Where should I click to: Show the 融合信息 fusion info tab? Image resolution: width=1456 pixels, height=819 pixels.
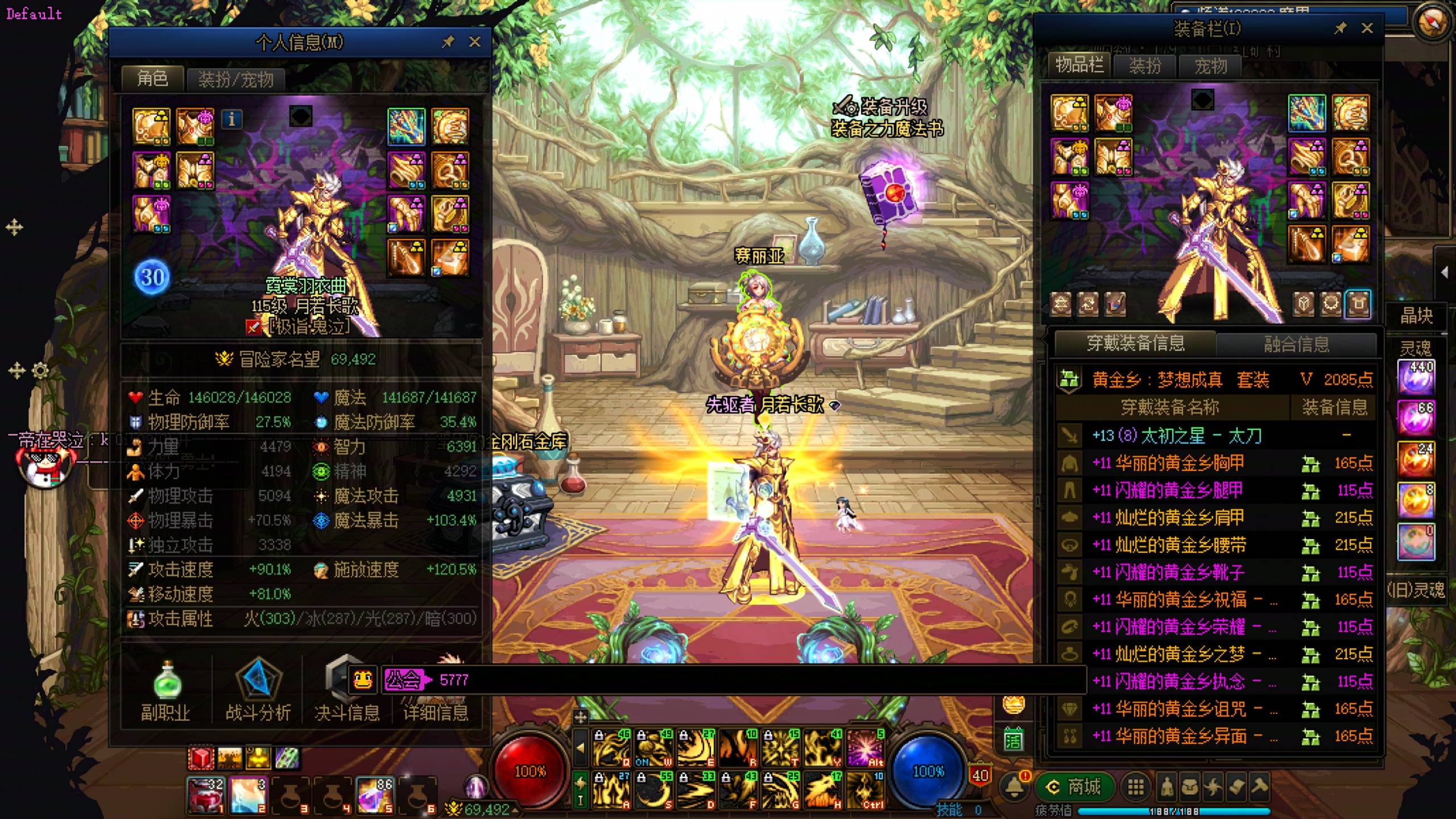pyautogui.click(x=1296, y=344)
